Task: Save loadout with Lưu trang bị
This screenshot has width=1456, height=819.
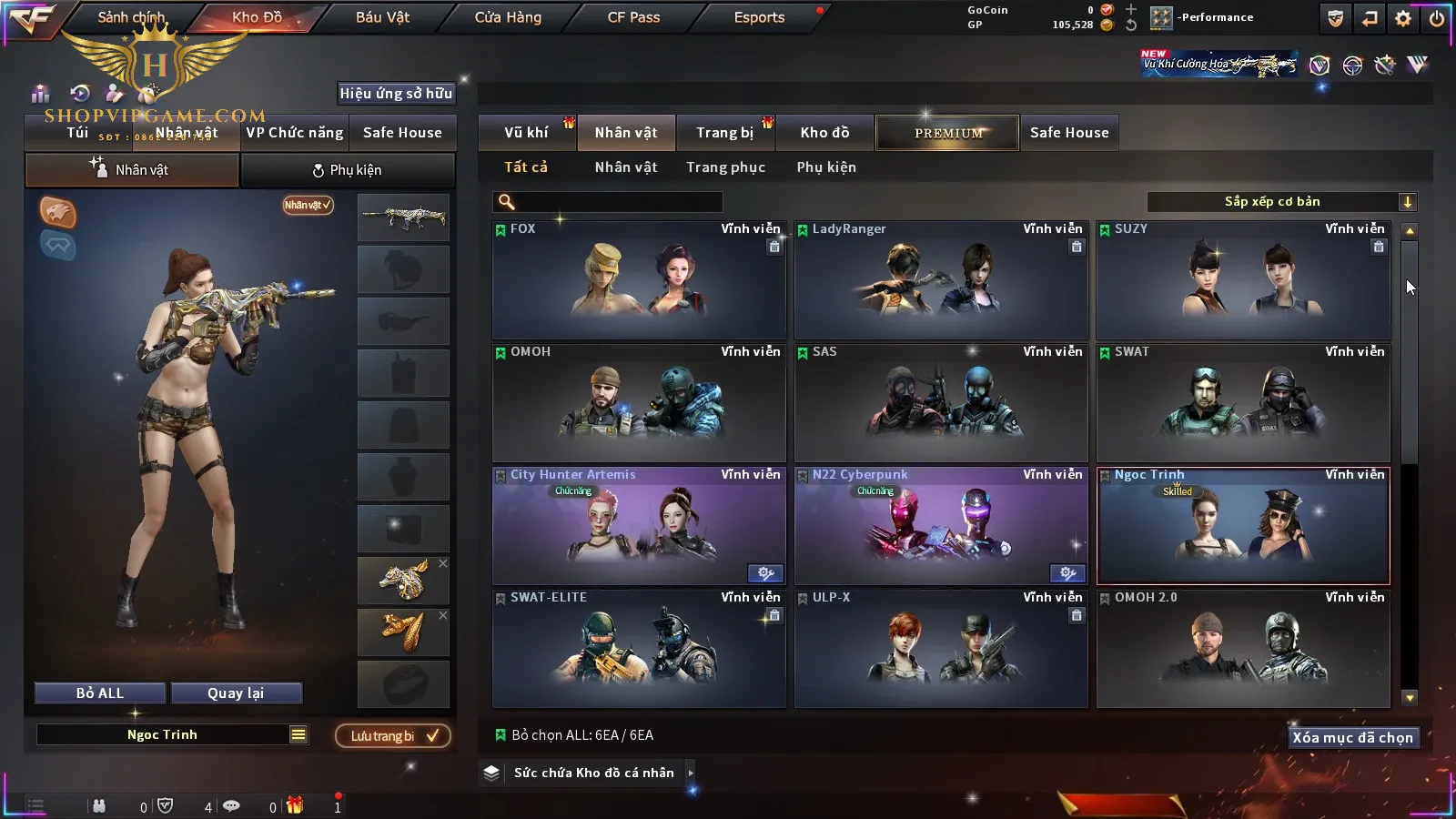Action: click(393, 736)
